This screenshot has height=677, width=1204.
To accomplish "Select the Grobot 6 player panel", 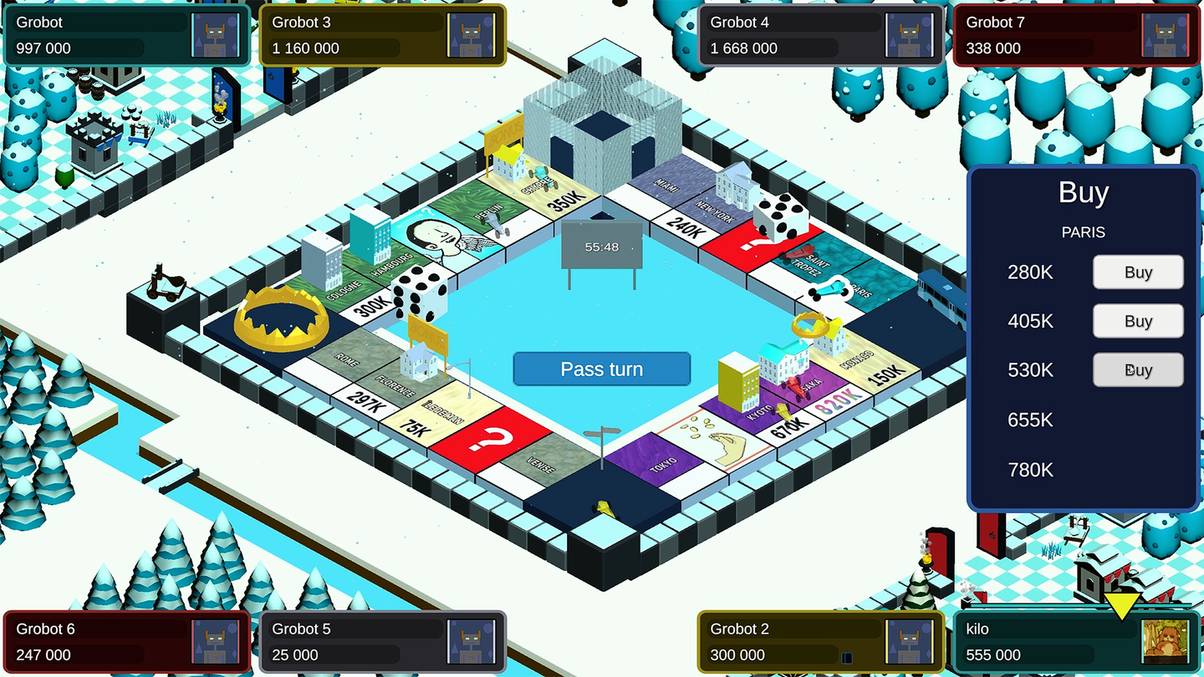I will pyautogui.click(x=126, y=642).
